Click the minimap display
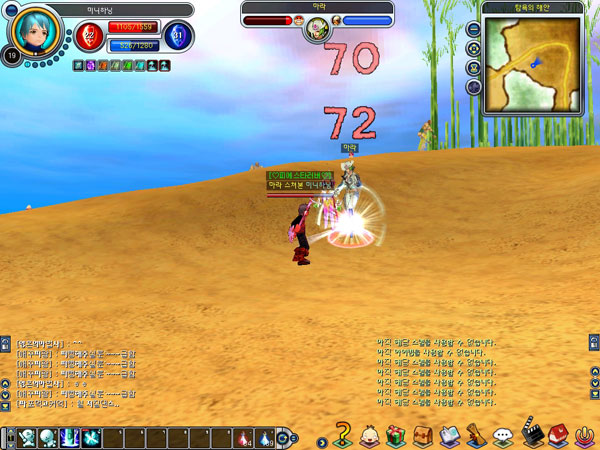 click(x=531, y=64)
